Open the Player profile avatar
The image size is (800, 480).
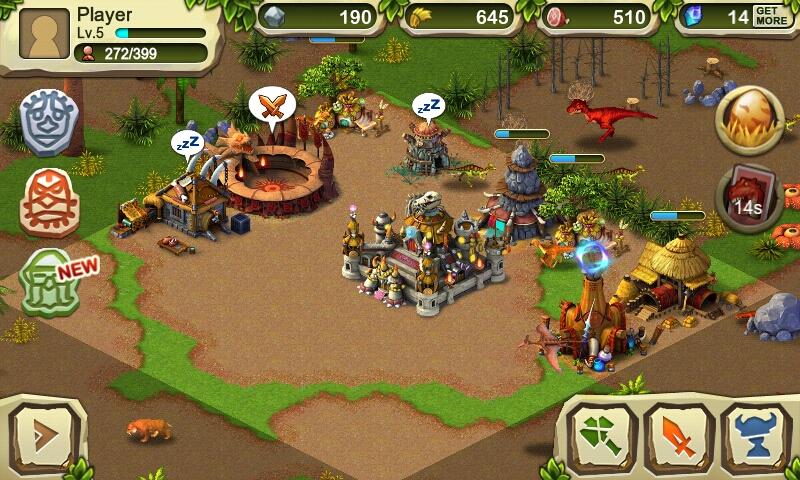pyautogui.click(x=44, y=34)
